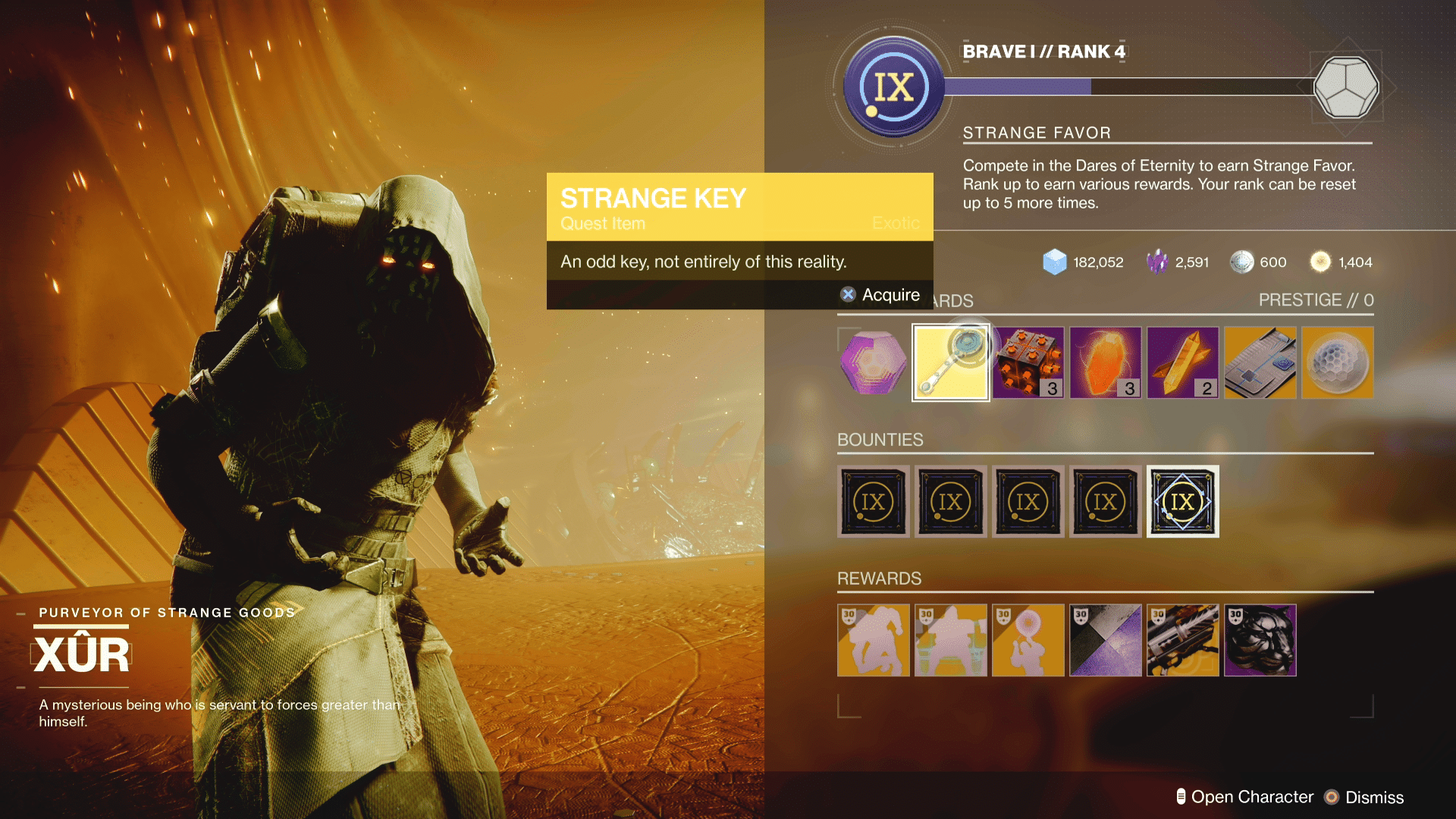Select the first IX bounty
The width and height of the screenshot is (1456, 819).
click(x=873, y=501)
